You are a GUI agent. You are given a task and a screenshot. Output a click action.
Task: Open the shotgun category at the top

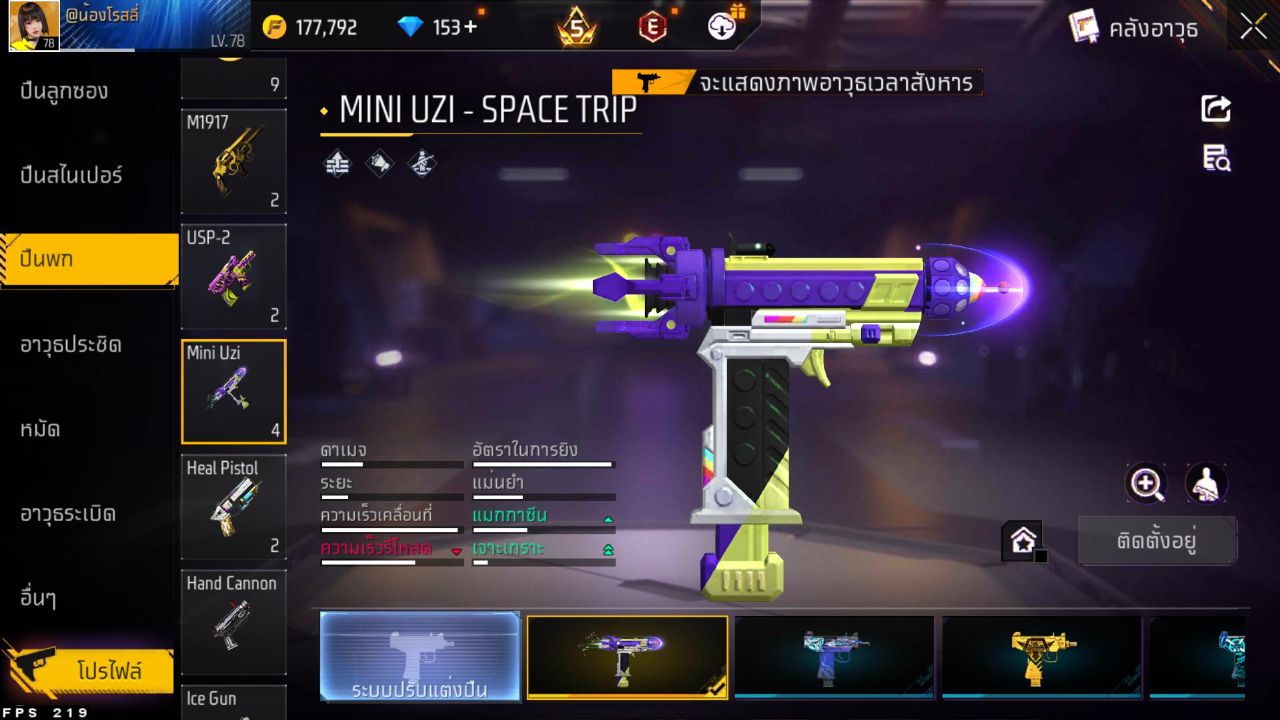(68, 91)
